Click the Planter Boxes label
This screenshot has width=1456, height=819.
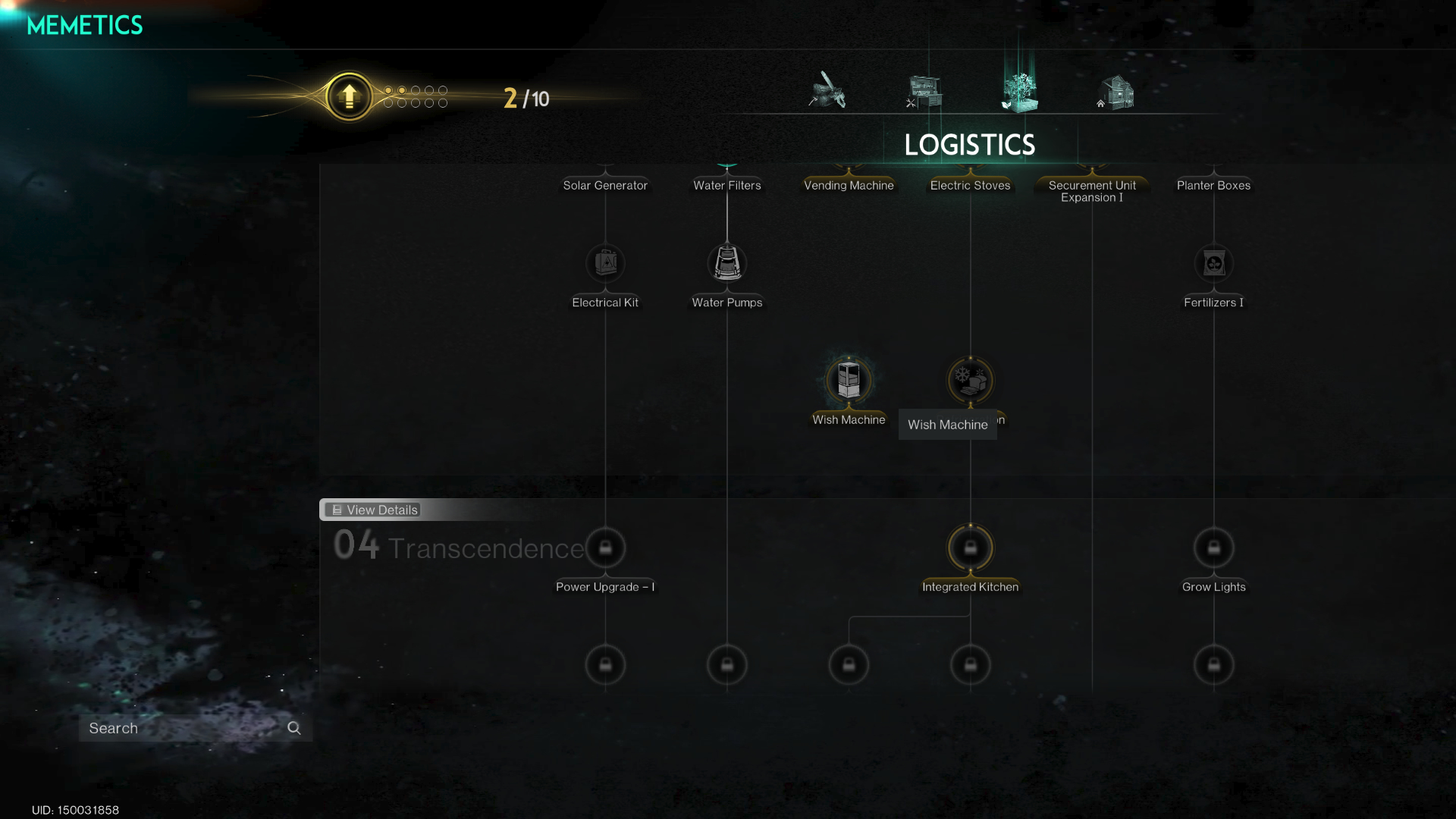(1213, 184)
